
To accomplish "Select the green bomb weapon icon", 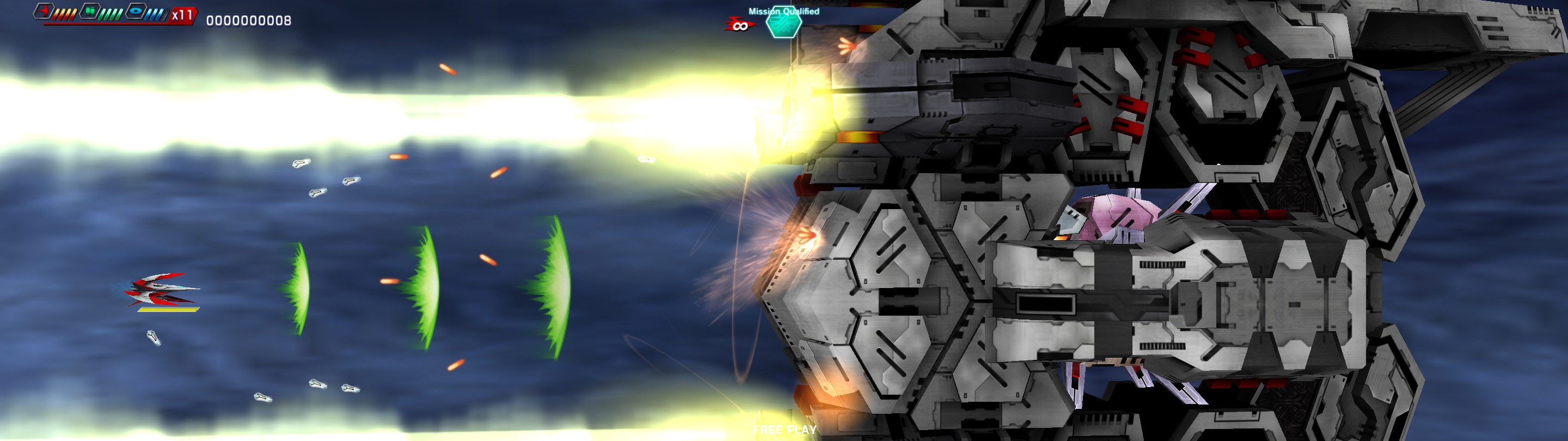I will 89,11.
